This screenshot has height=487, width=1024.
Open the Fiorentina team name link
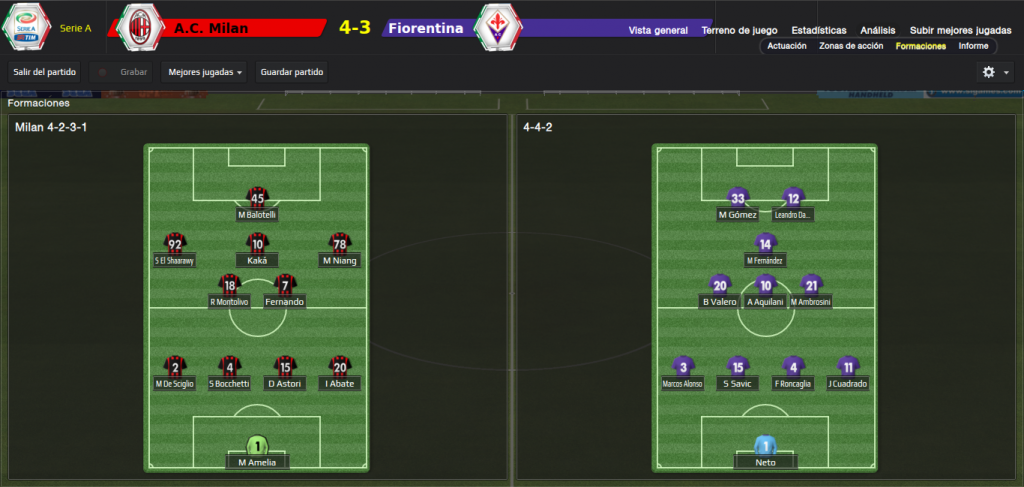426,28
